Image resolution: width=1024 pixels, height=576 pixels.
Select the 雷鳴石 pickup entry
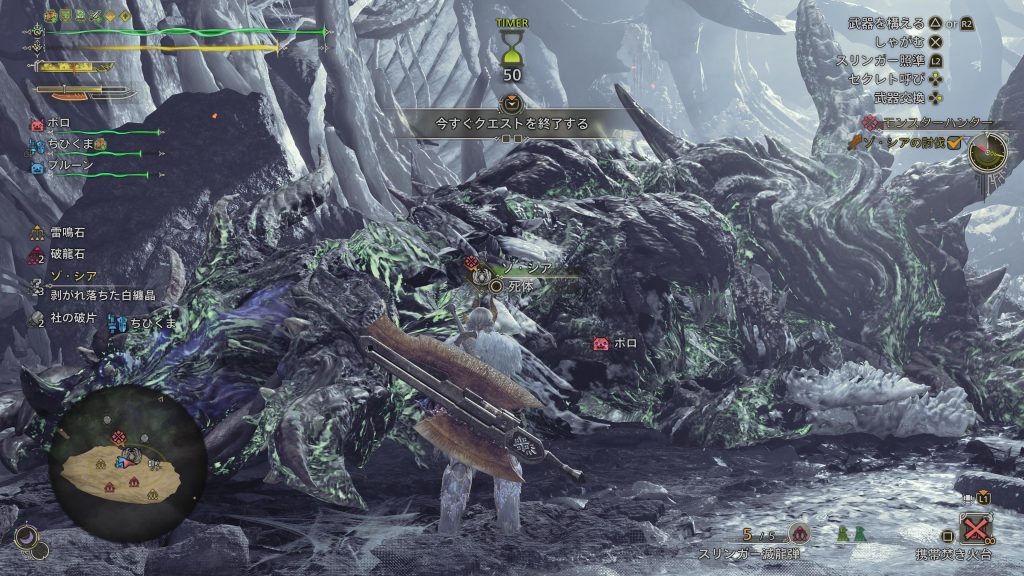coord(67,233)
